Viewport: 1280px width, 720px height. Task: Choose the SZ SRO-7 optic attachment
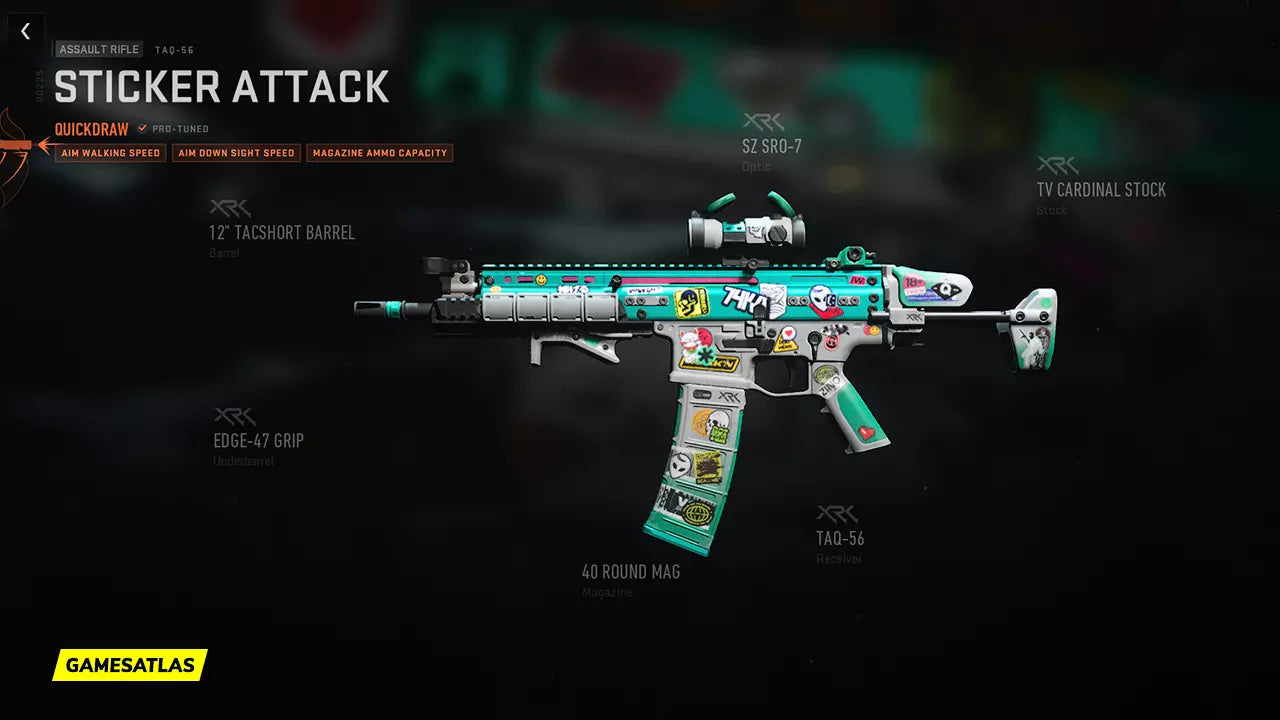(x=771, y=147)
